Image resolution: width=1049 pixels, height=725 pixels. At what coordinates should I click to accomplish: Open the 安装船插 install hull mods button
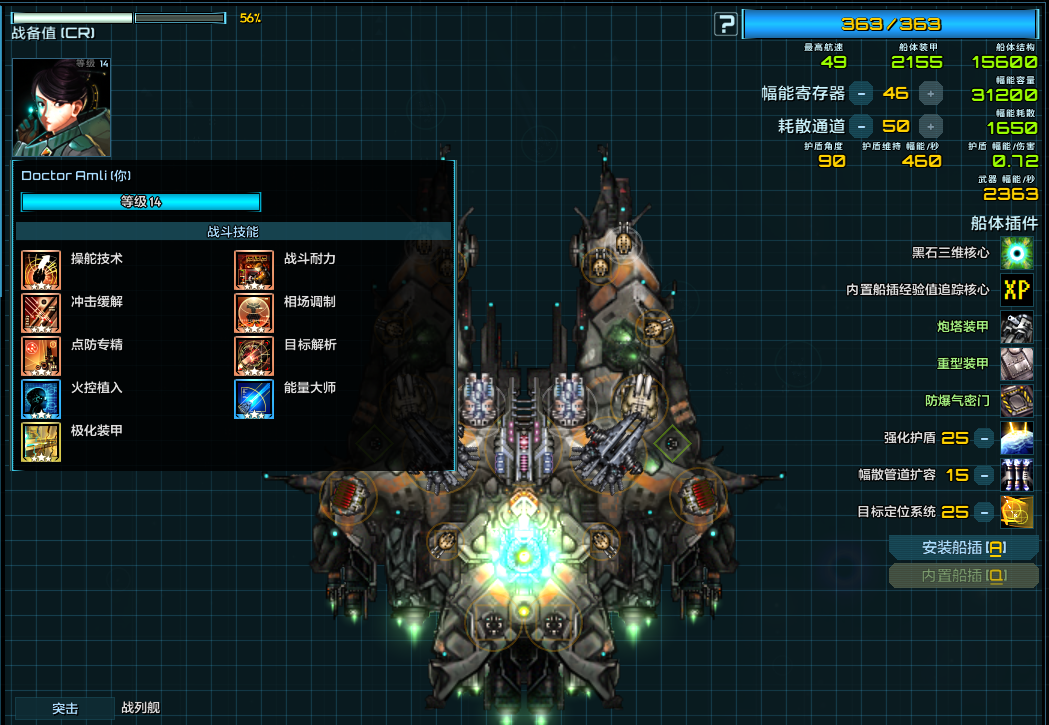pos(963,548)
